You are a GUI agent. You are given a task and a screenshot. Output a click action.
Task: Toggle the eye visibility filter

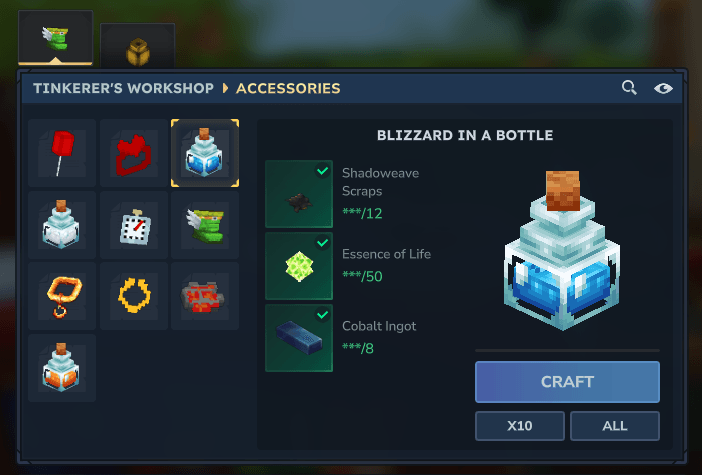pos(663,88)
